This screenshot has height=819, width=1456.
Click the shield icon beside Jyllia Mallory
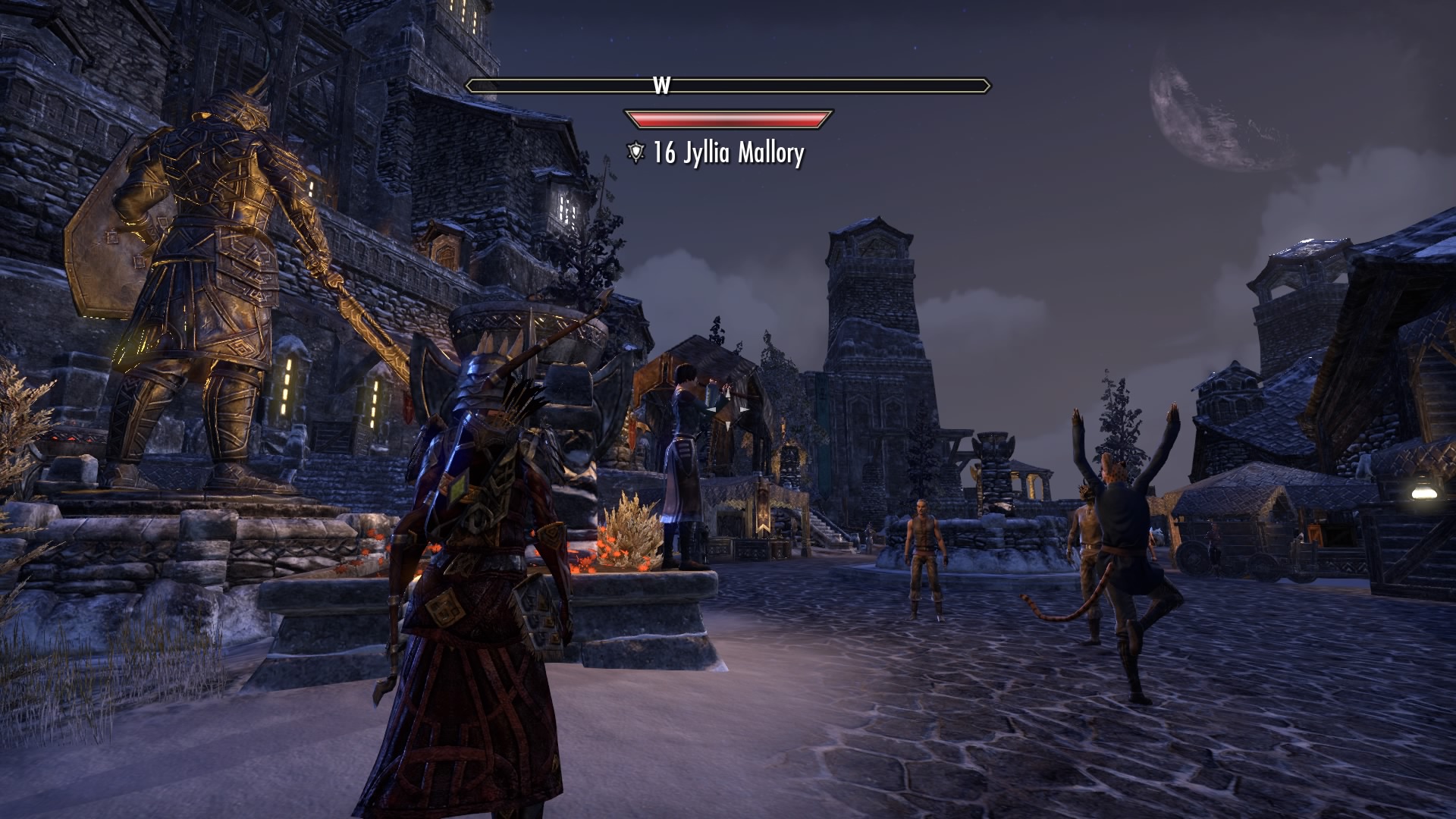[635, 153]
